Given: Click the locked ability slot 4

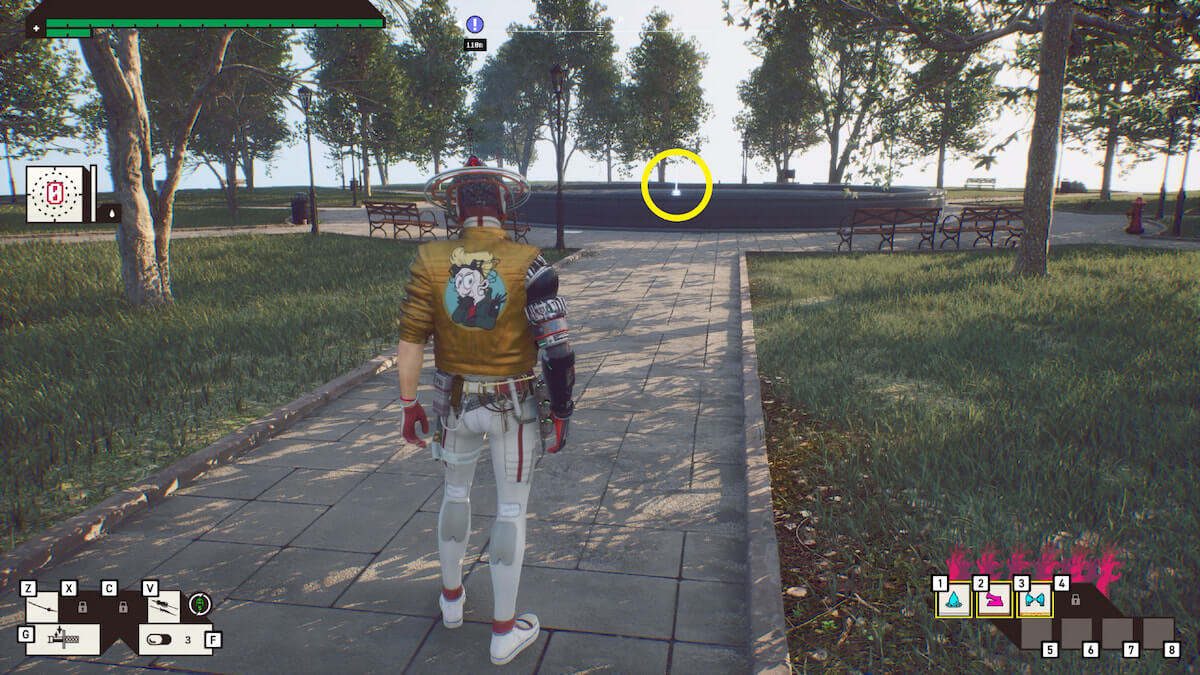Looking at the screenshot, I should [1075, 600].
